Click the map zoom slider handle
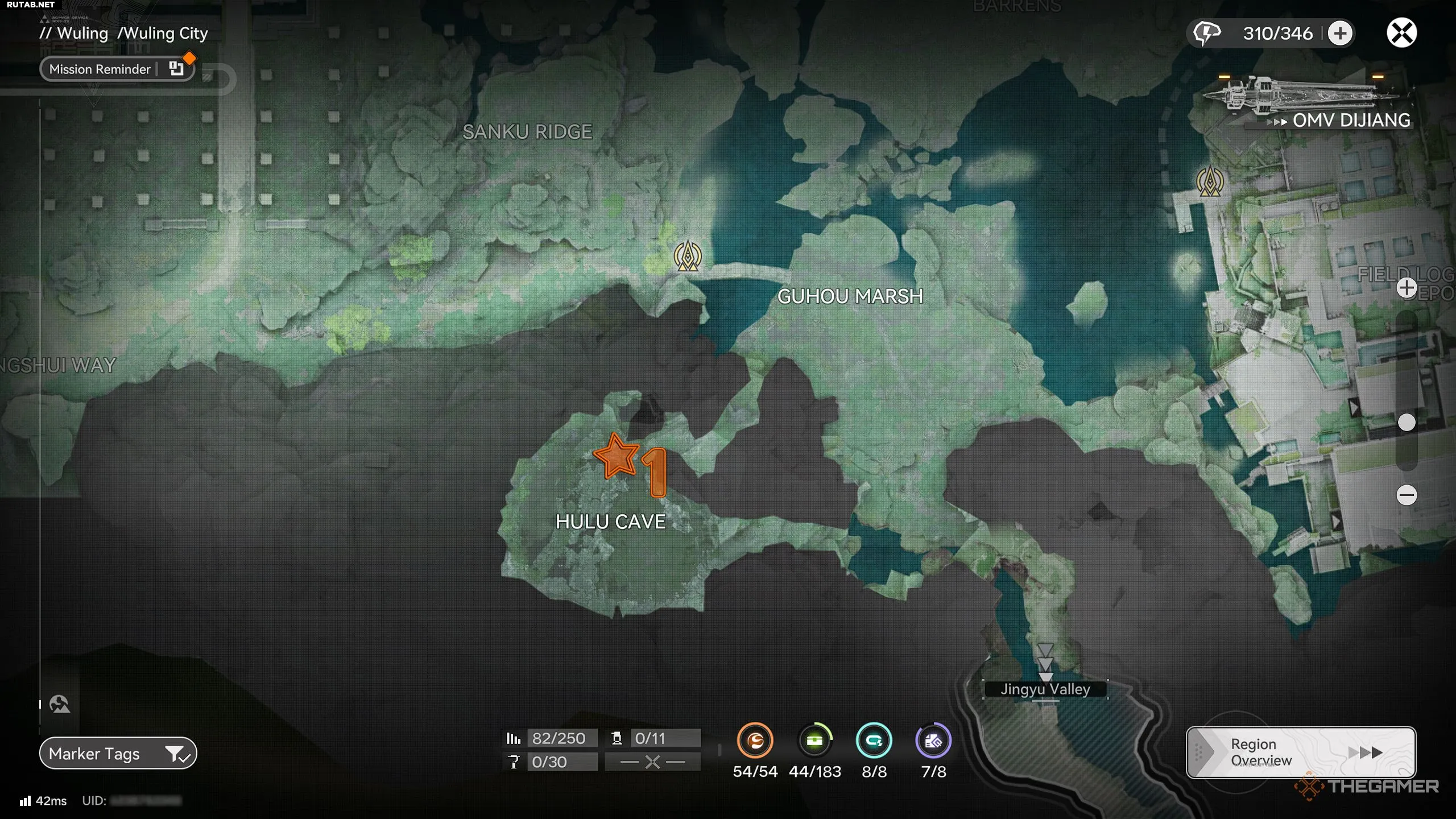Image resolution: width=1456 pixels, height=819 pixels. [1407, 423]
